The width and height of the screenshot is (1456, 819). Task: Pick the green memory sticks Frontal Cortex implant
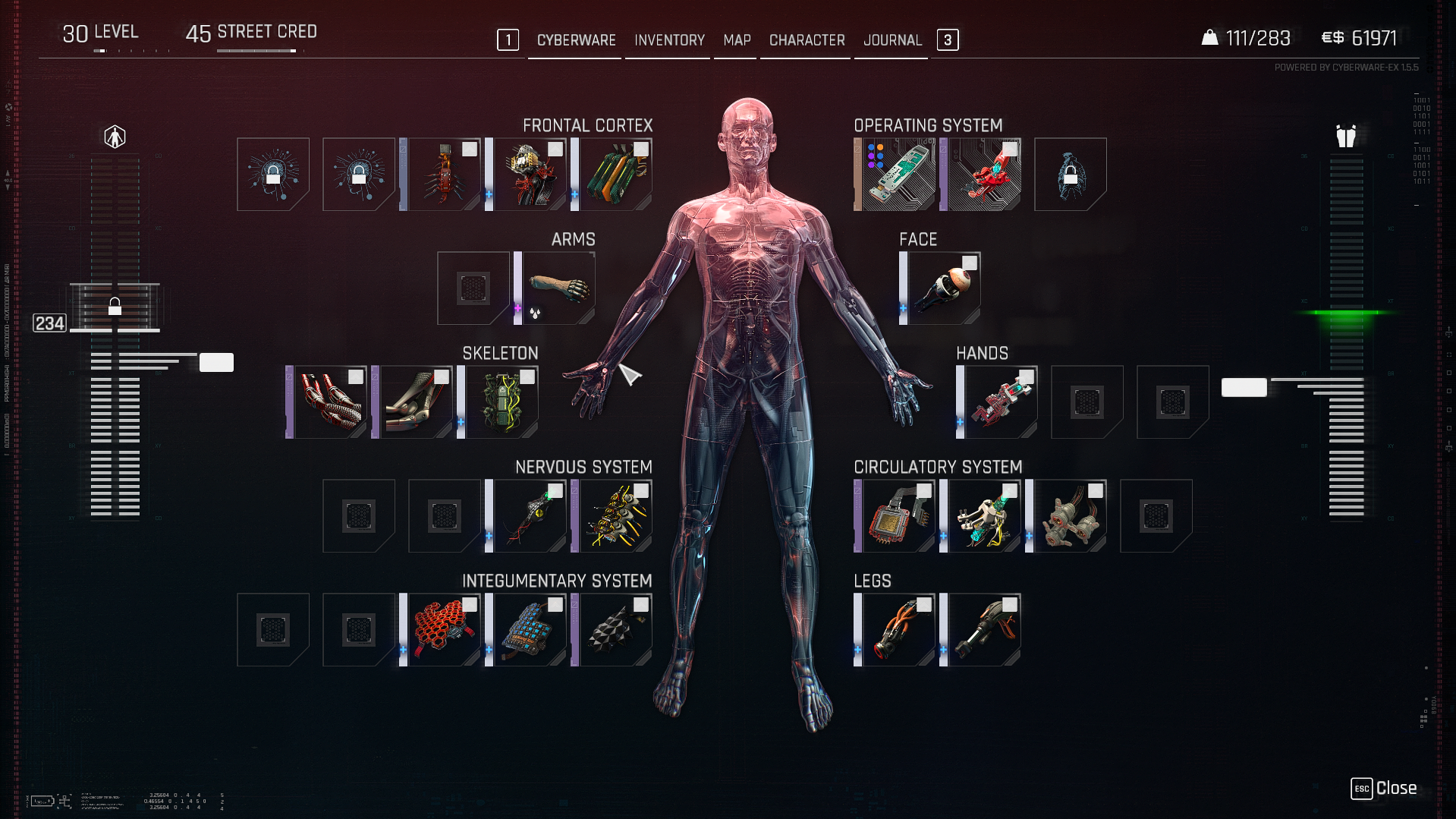click(x=615, y=175)
